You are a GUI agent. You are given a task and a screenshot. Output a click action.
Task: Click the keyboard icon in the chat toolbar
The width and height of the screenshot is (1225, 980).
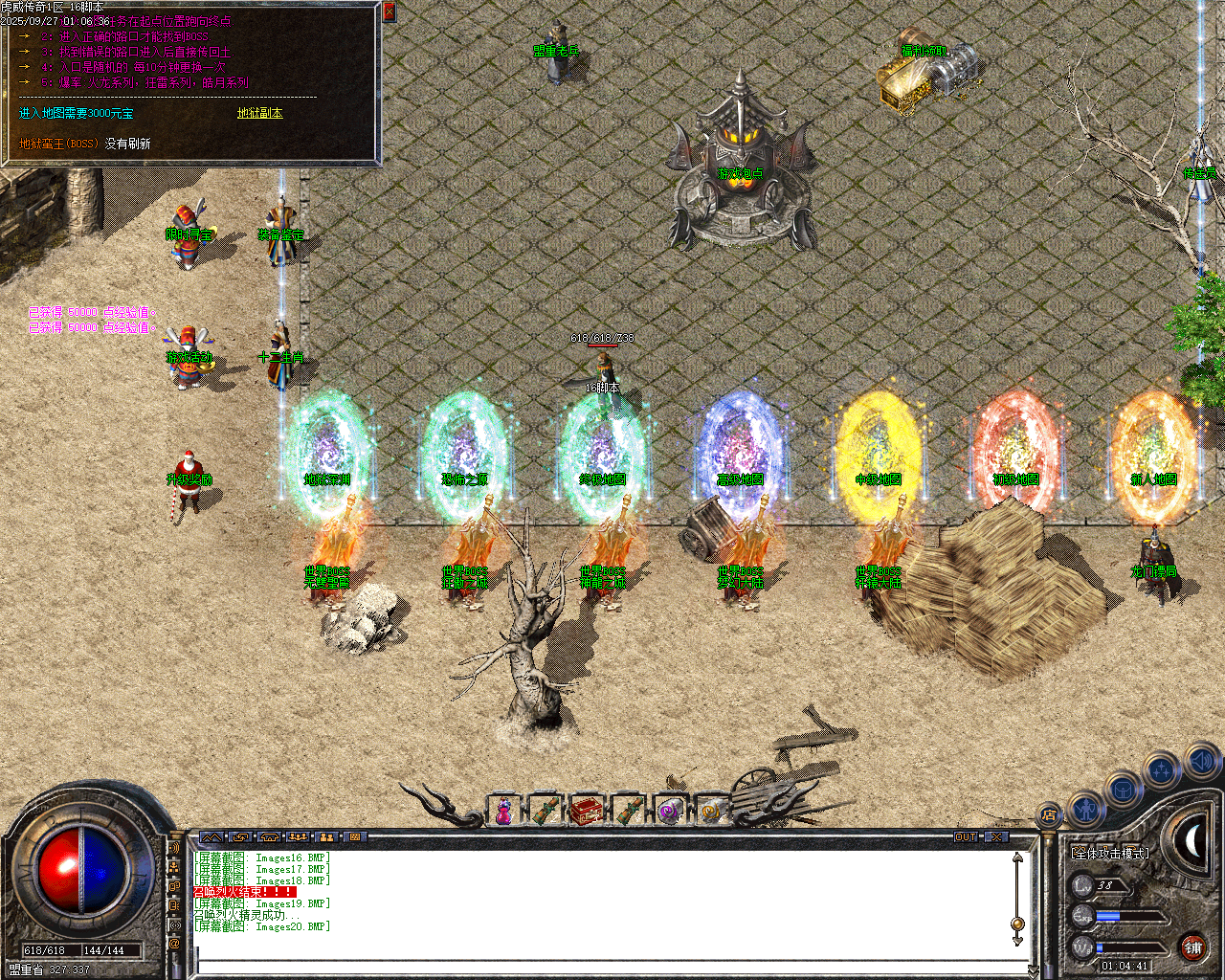pyautogui.click(x=355, y=837)
